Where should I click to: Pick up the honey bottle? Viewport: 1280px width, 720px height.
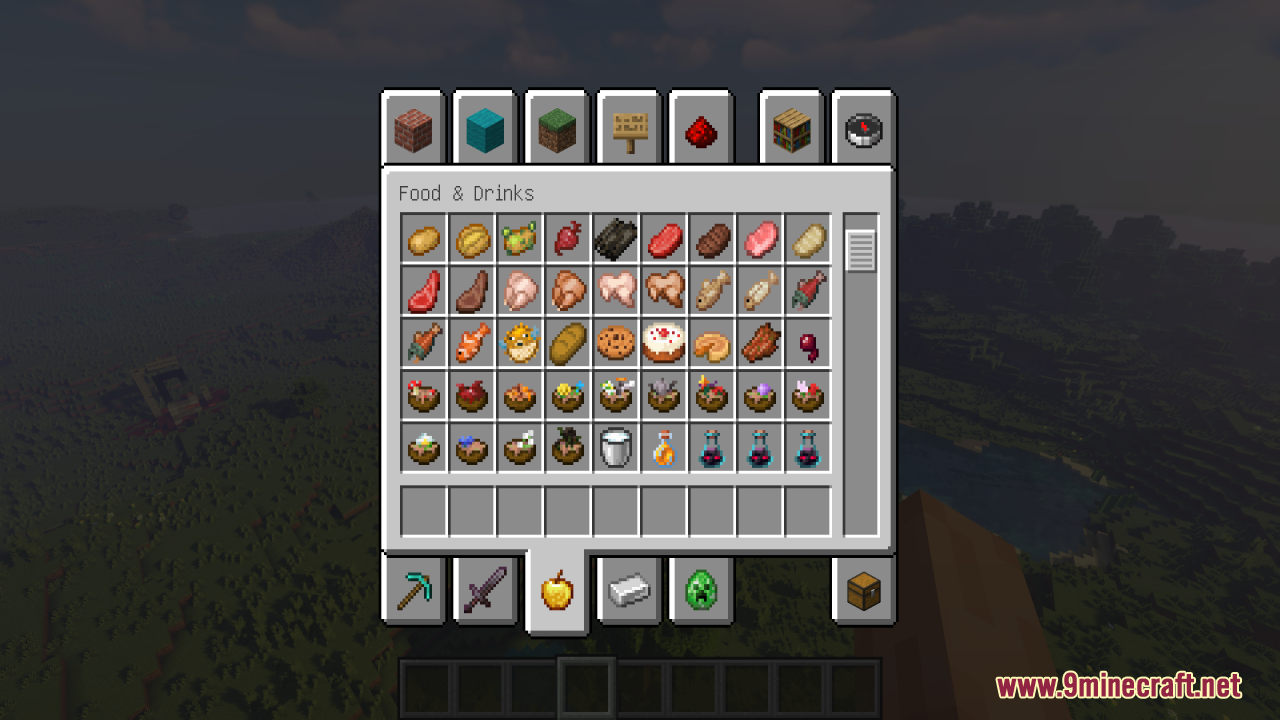[663, 447]
